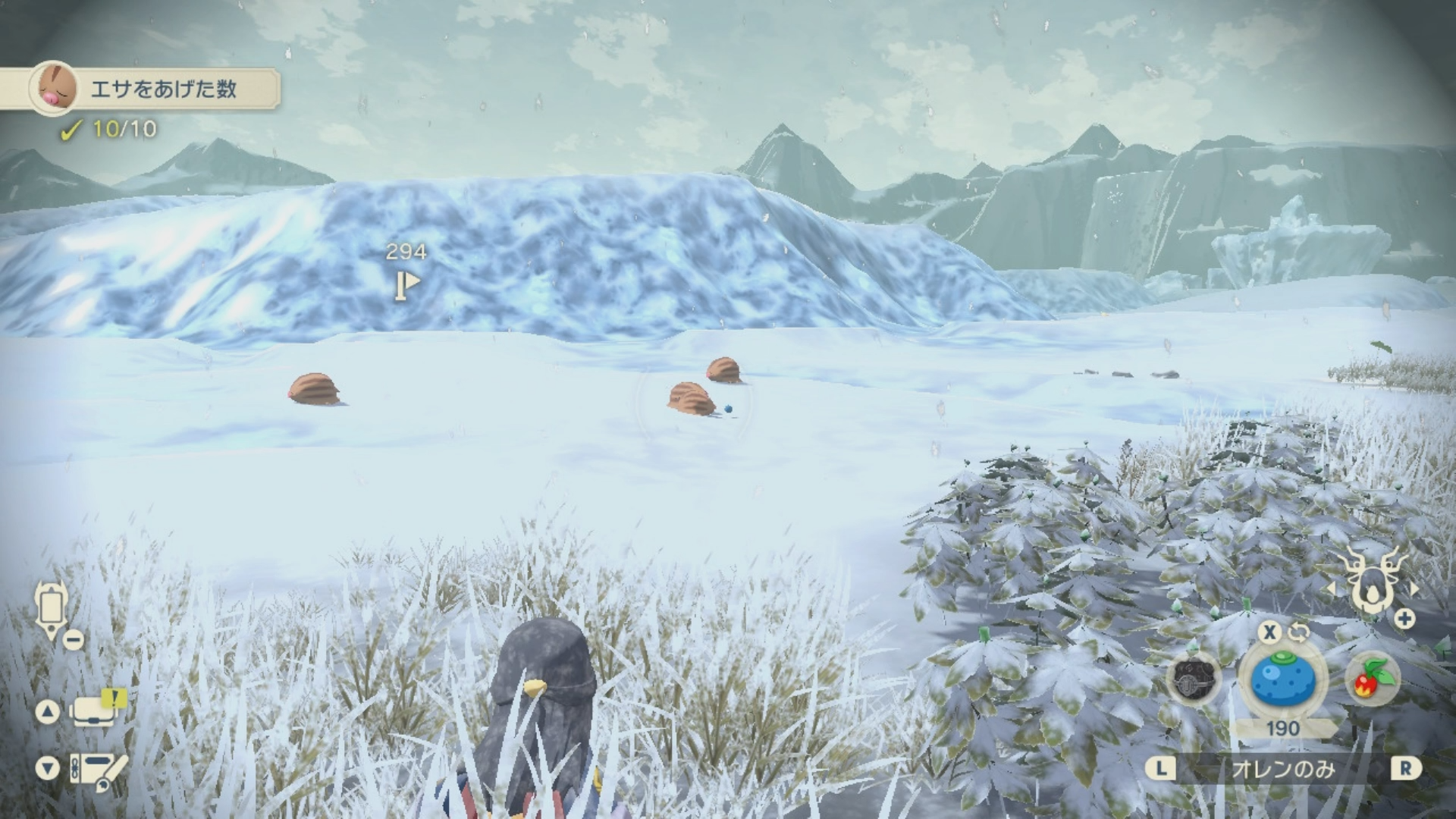Cycle to the previous ride with the left arrow

(x=1331, y=588)
